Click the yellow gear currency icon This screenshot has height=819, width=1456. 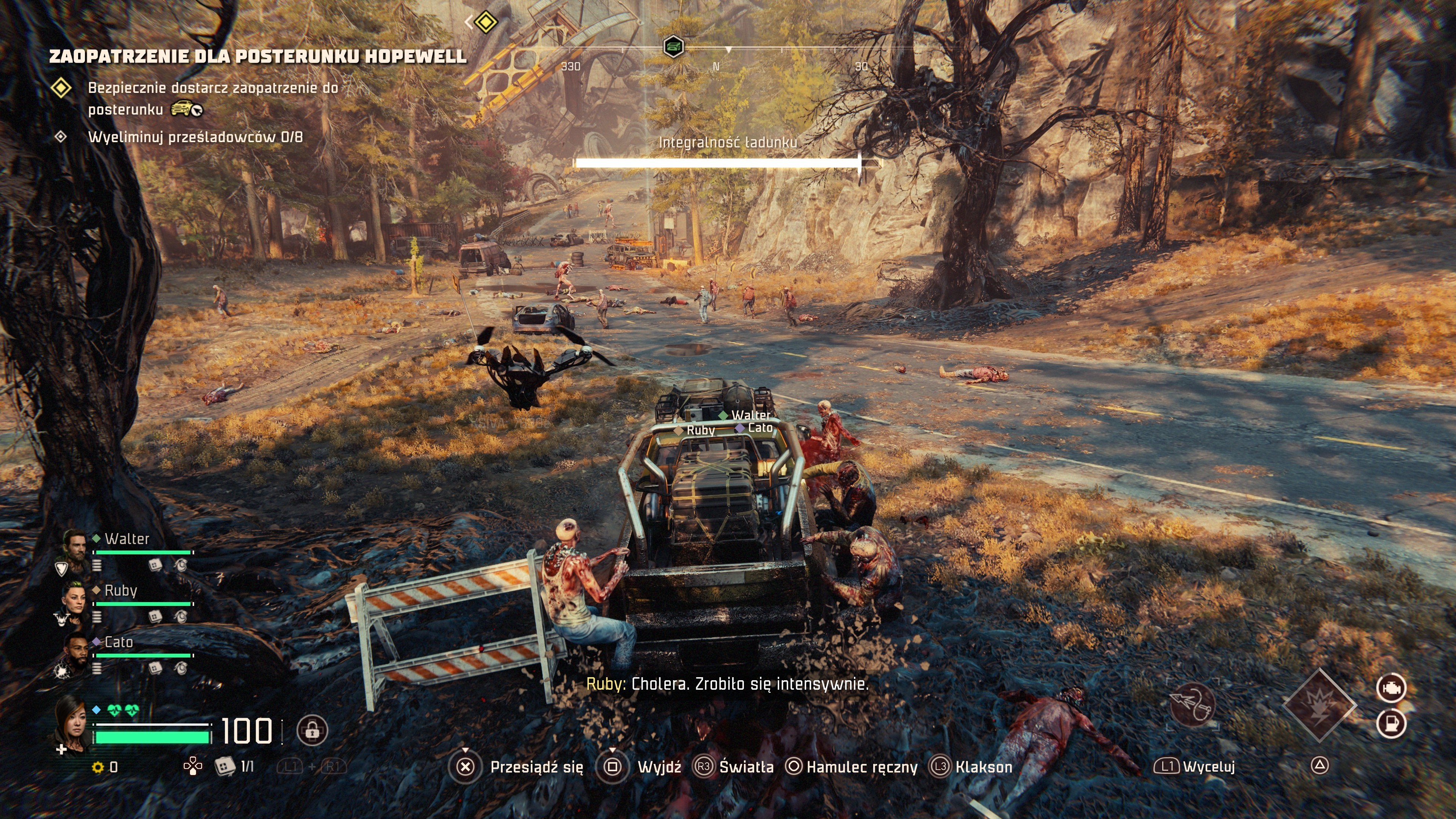click(98, 767)
